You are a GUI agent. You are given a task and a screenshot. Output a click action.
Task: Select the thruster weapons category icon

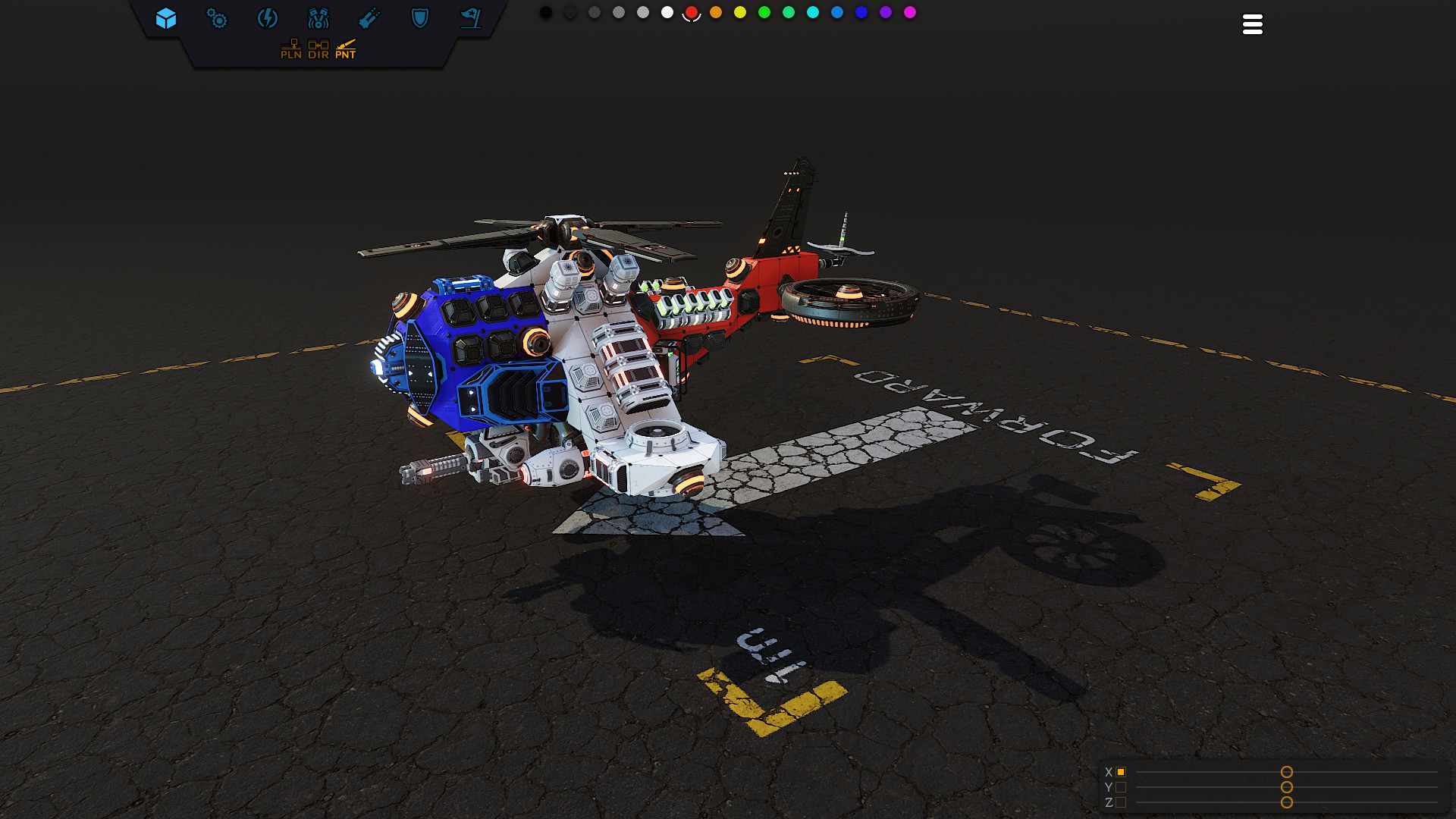[370, 19]
